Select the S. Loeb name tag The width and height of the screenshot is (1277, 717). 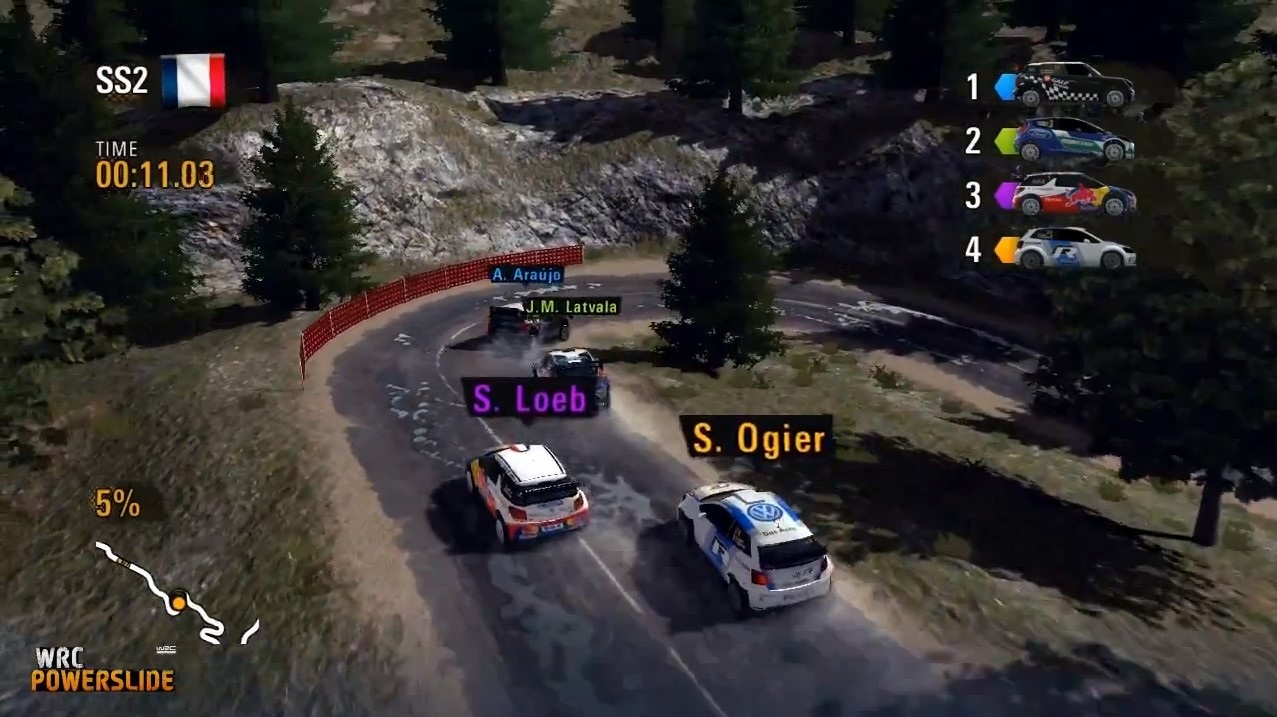point(529,399)
